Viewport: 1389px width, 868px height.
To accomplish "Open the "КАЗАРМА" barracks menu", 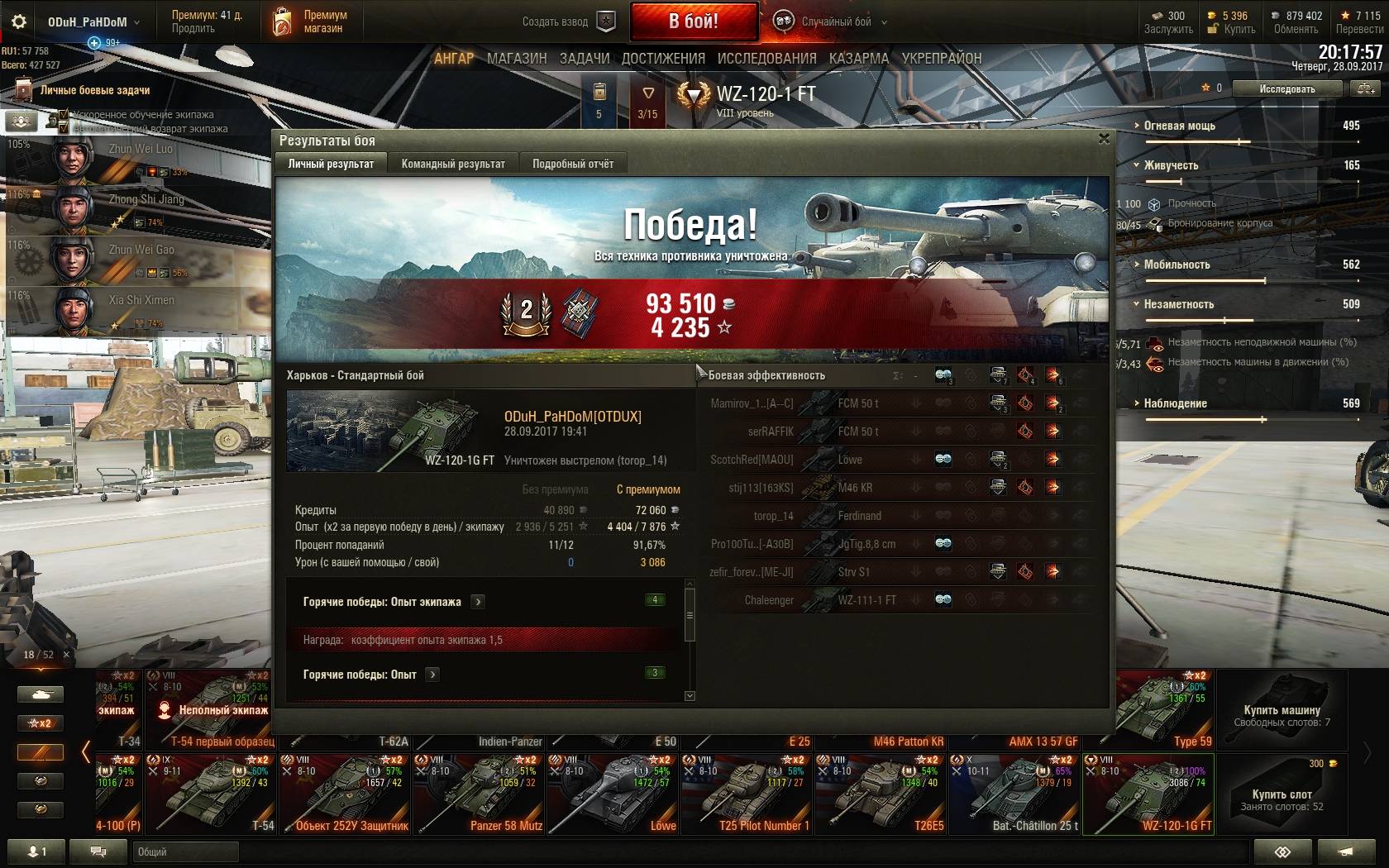I will (x=859, y=59).
